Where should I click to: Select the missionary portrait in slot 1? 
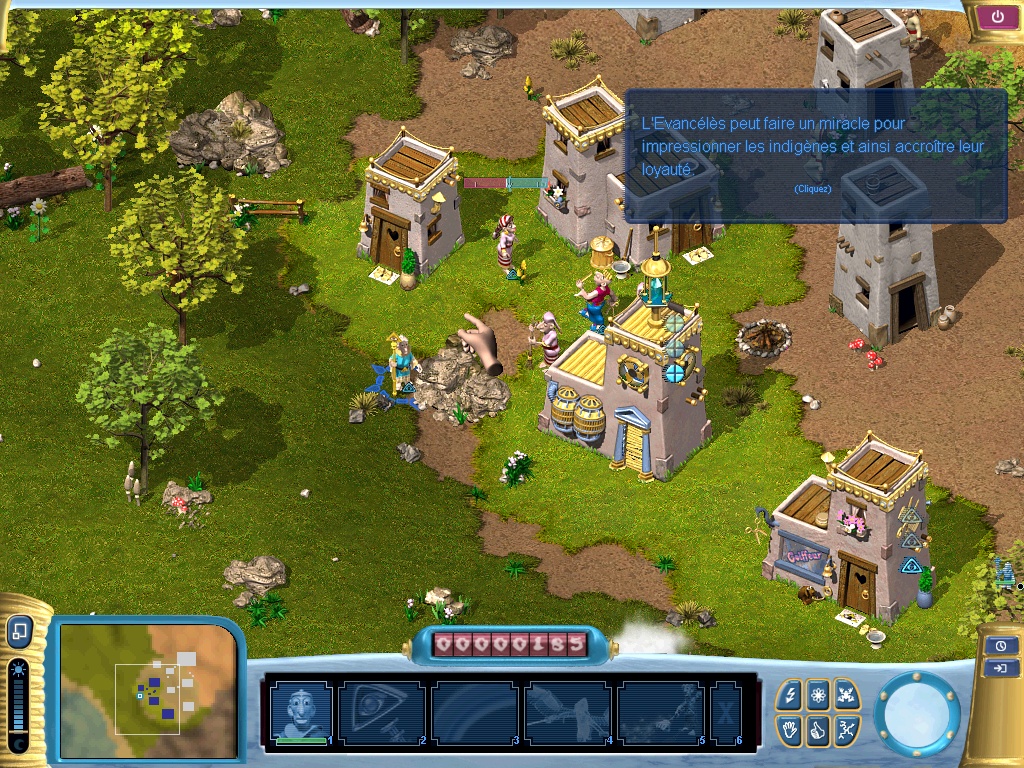(301, 711)
